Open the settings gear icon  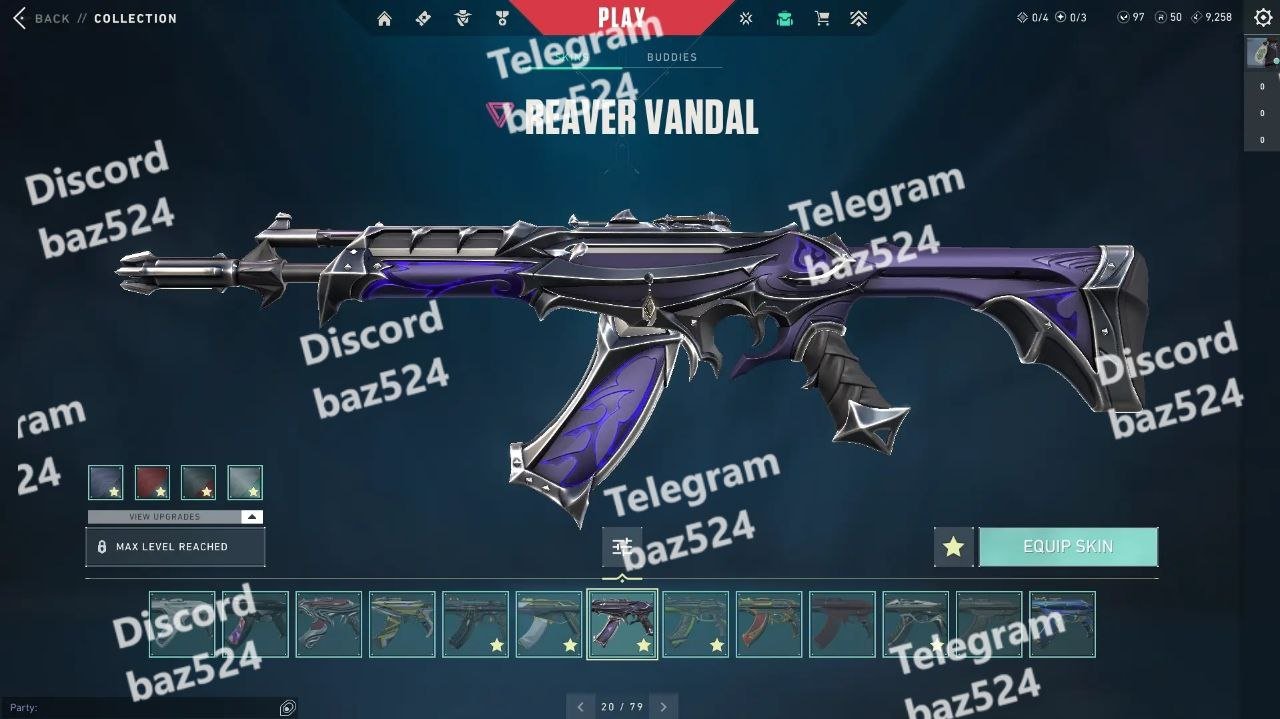click(1263, 18)
